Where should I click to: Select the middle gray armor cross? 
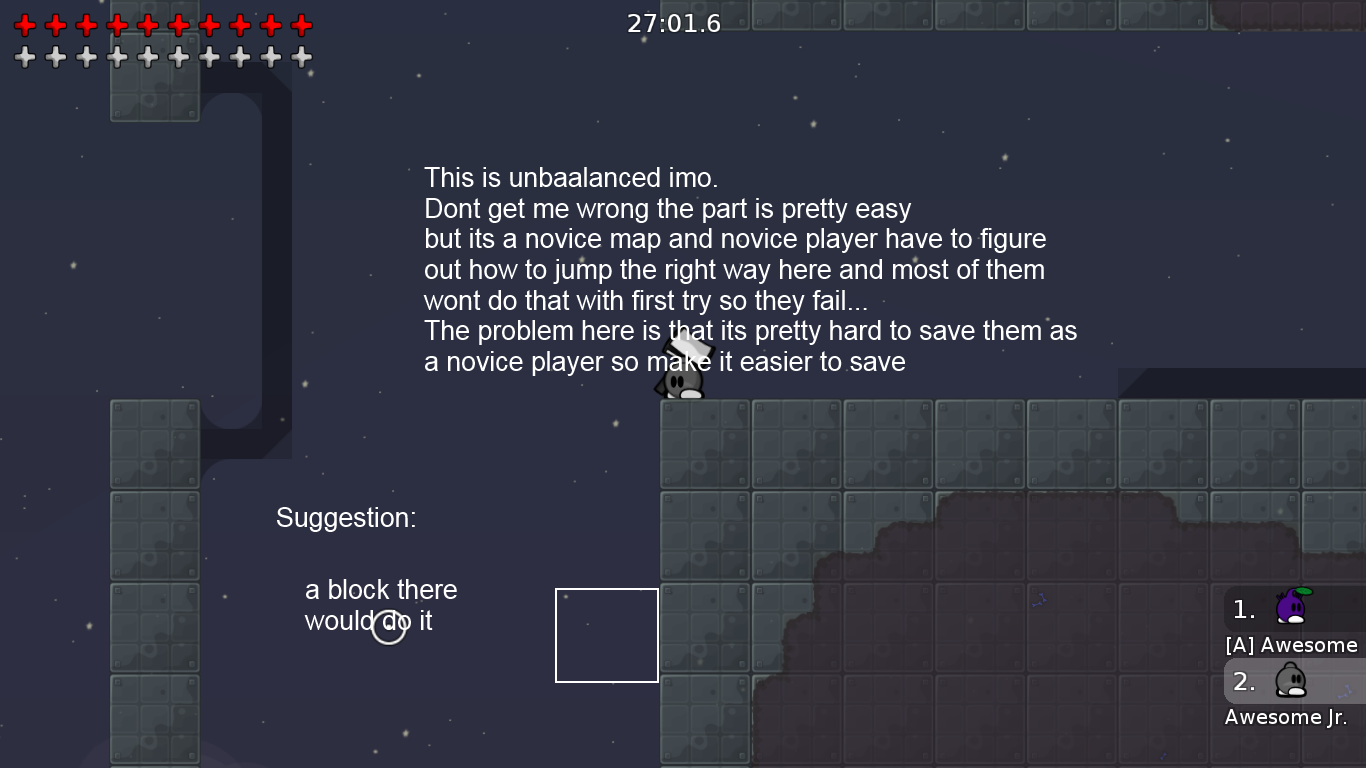(x=162, y=57)
